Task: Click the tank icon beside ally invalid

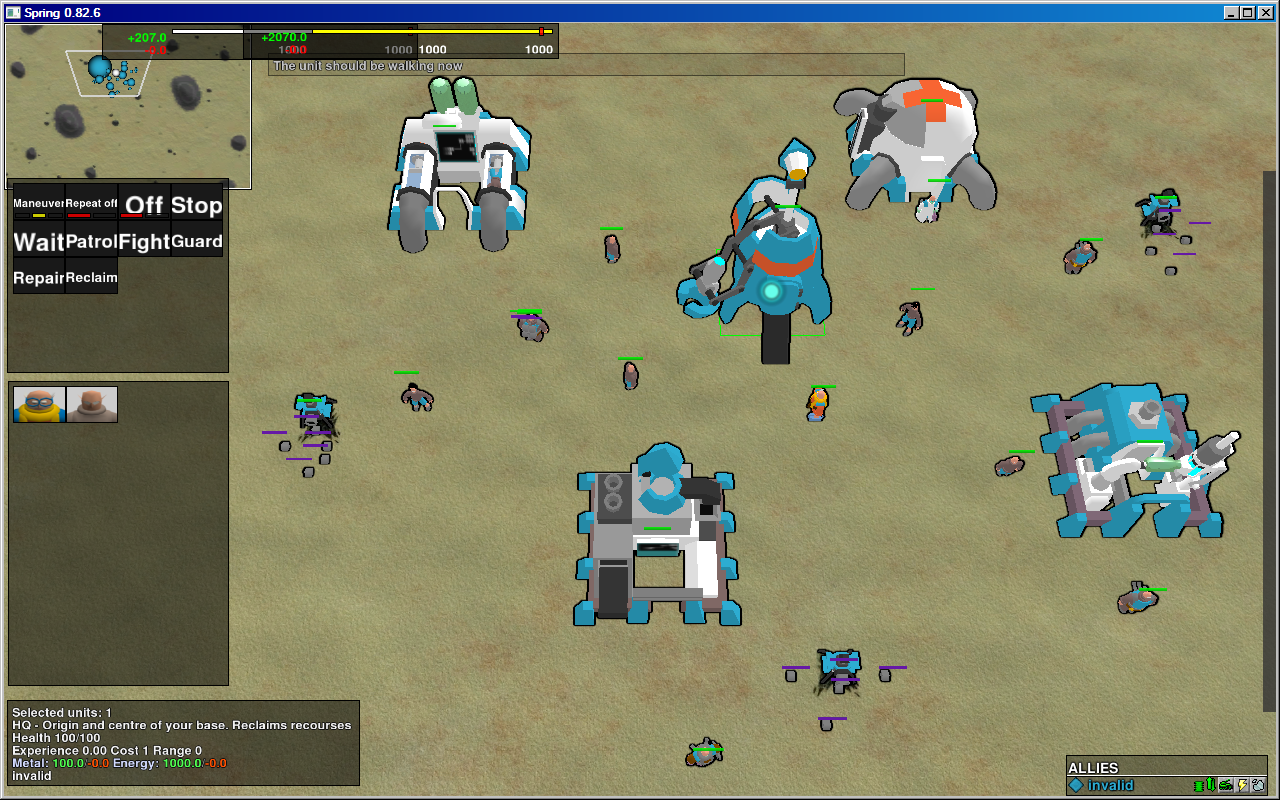Action: pyautogui.click(x=1225, y=785)
